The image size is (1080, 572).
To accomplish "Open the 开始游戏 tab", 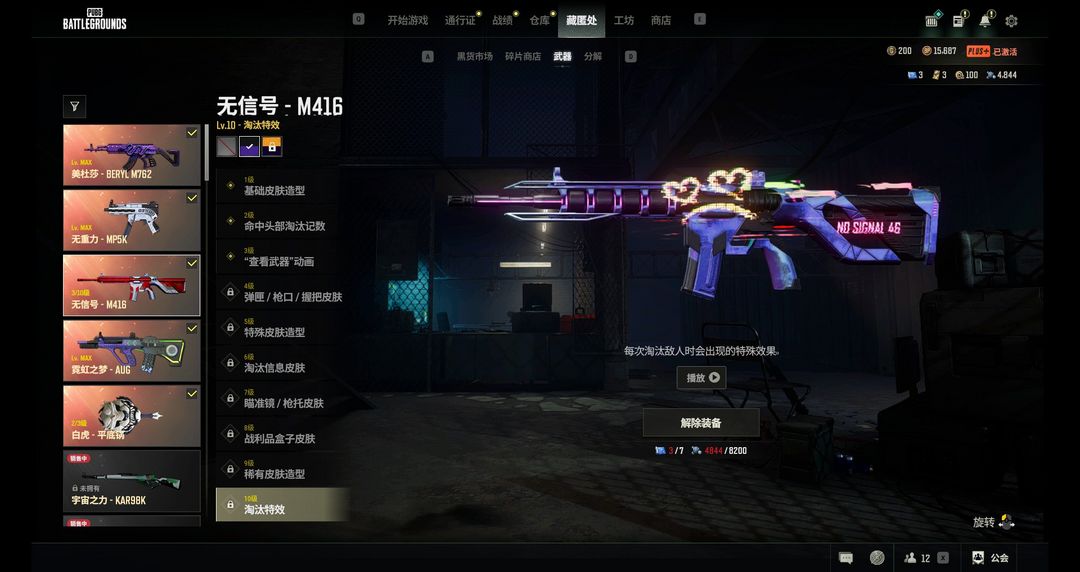I will pyautogui.click(x=407, y=20).
